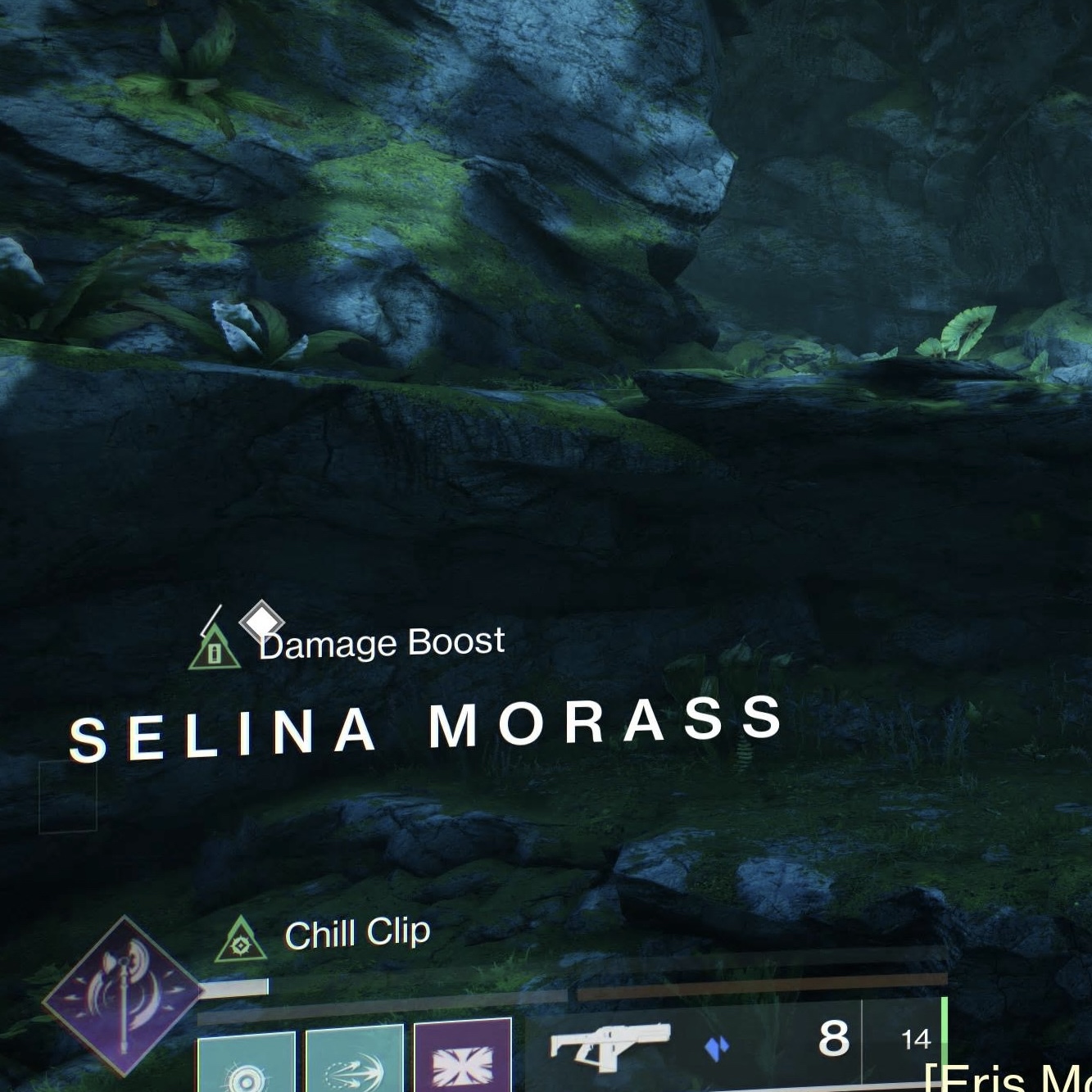Click the equipped weapon silhouette icon
Screen dimensions: 1092x1092
(609, 1044)
